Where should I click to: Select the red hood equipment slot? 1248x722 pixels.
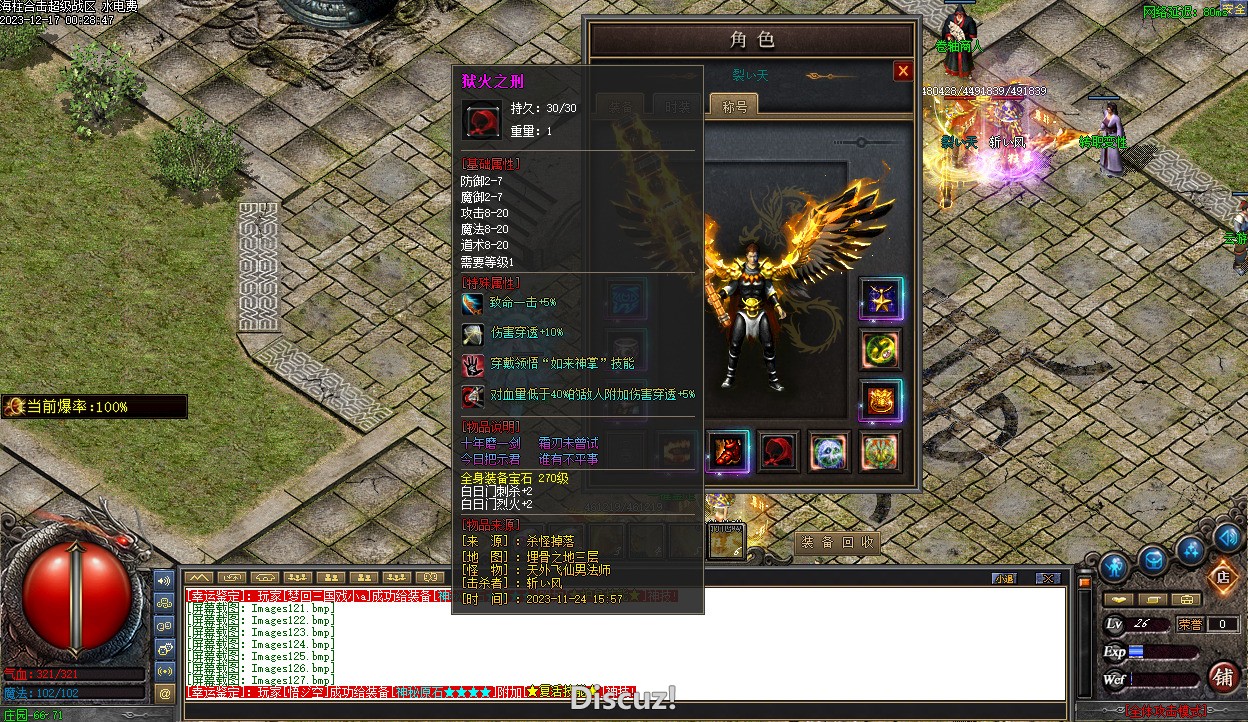point(779,451)
